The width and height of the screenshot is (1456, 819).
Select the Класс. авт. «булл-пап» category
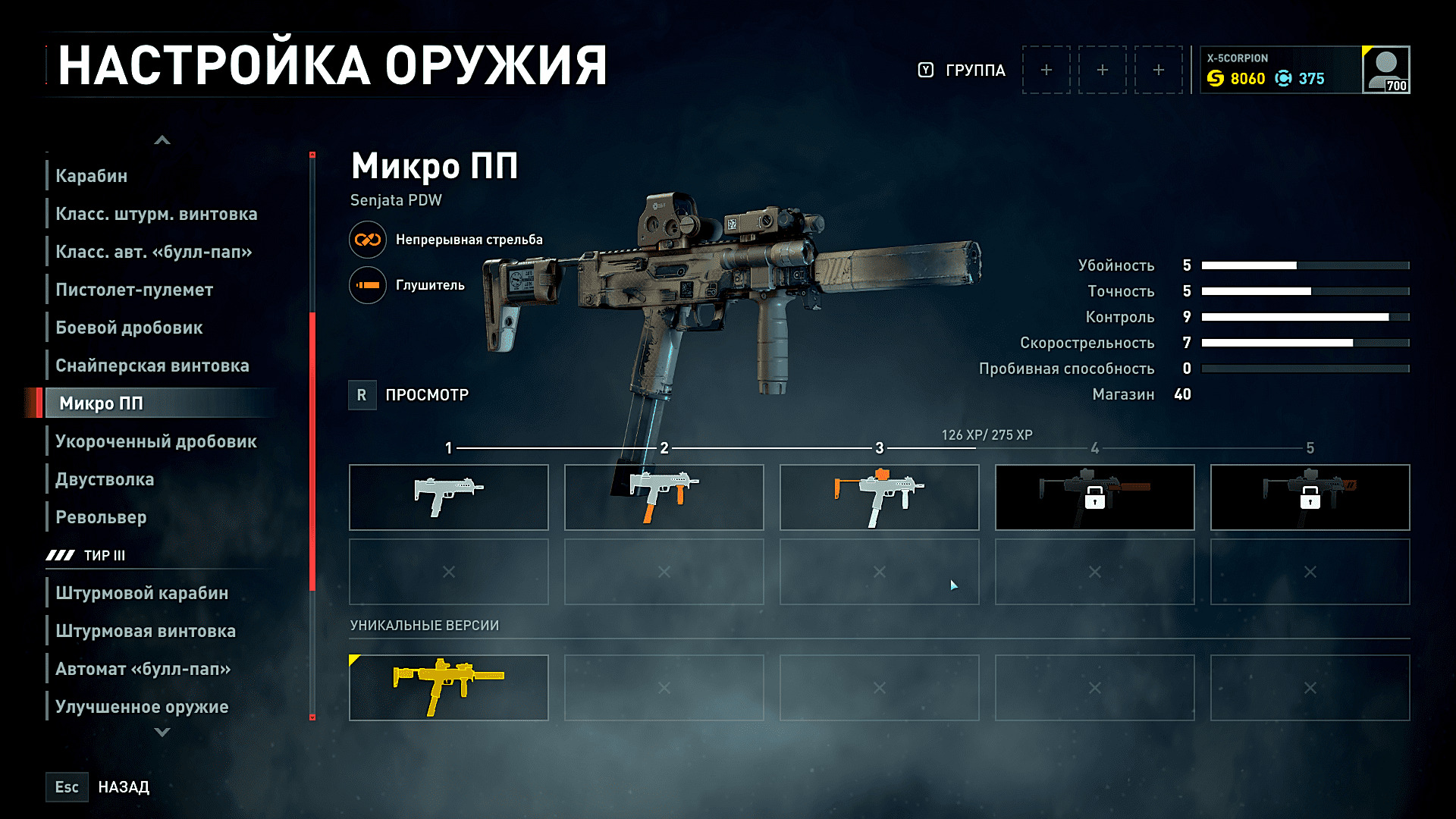point(154,252)
